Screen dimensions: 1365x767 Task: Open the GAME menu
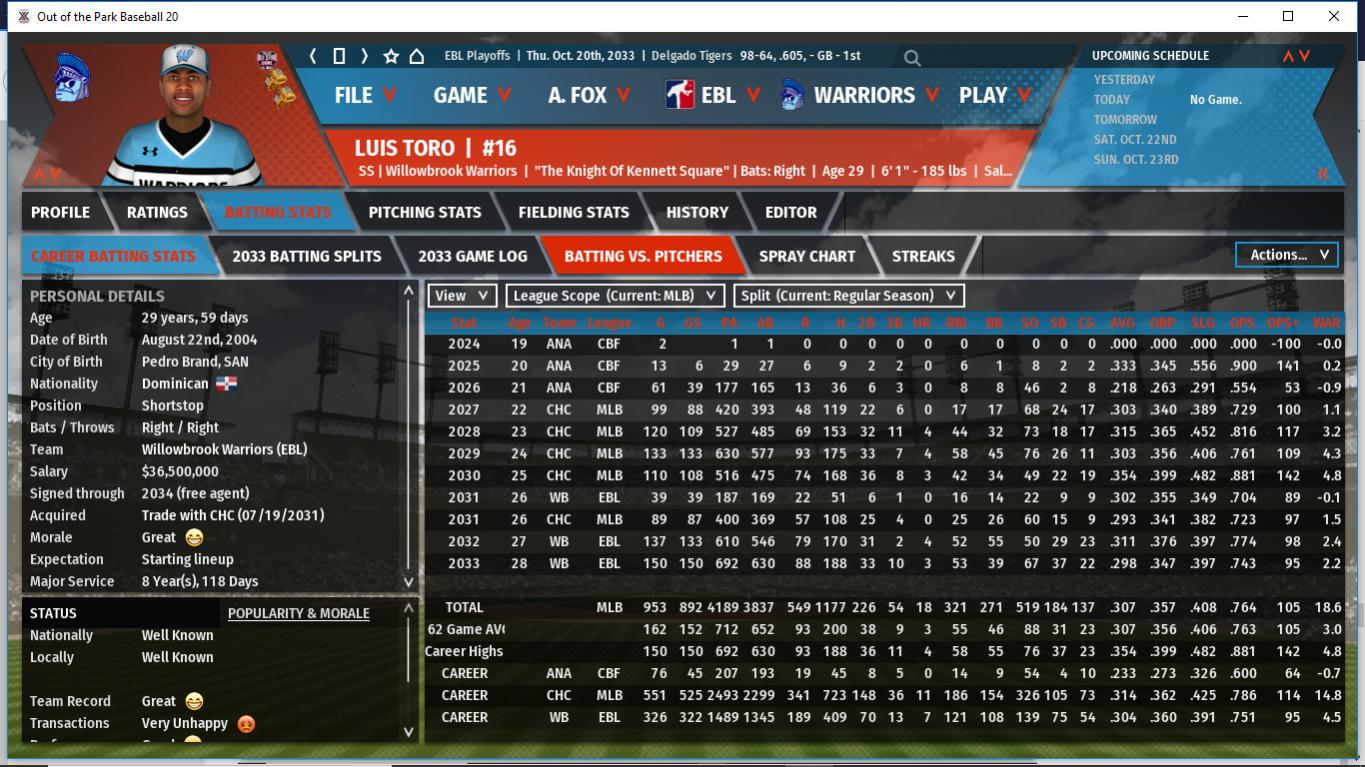pos(472,95)
